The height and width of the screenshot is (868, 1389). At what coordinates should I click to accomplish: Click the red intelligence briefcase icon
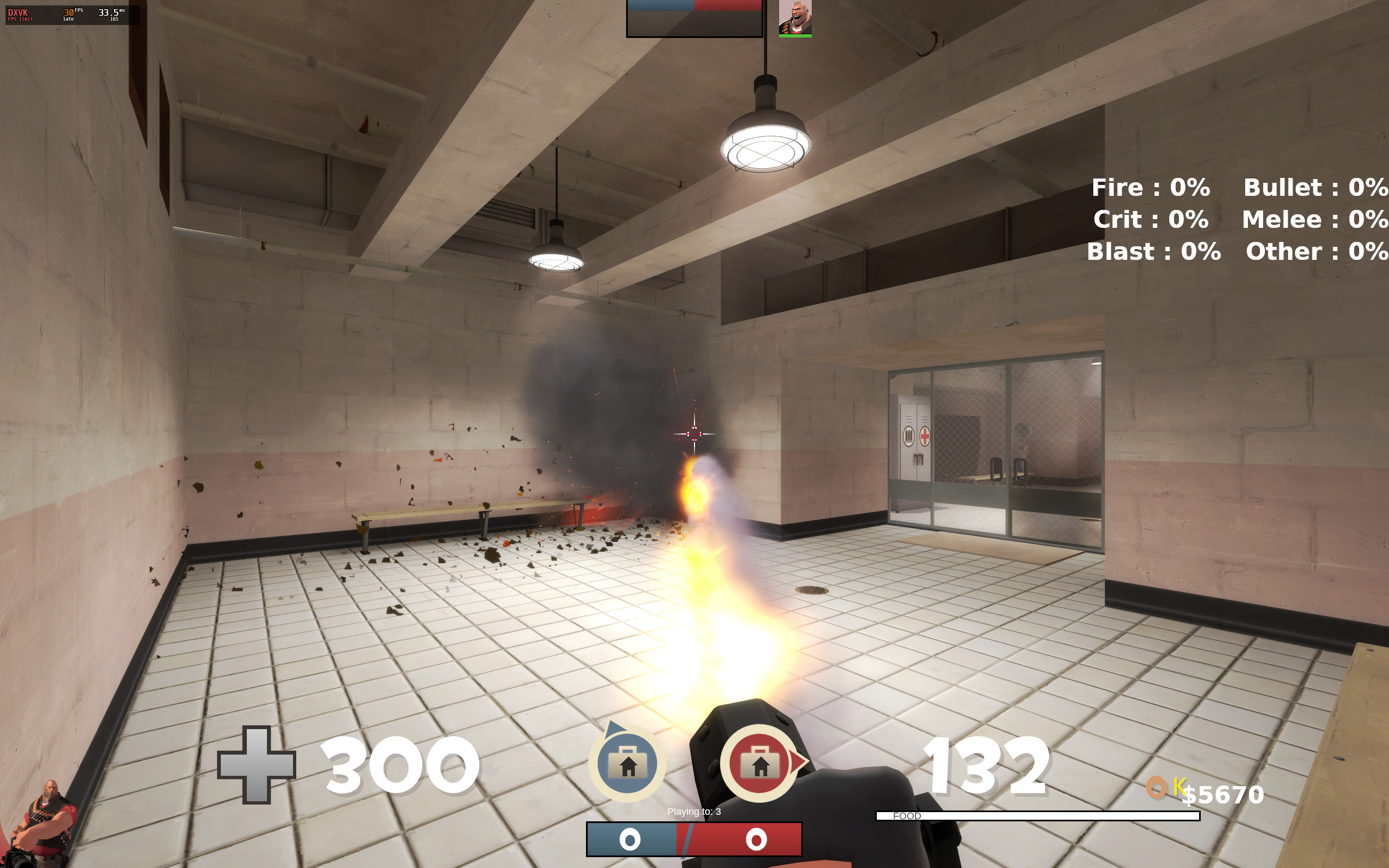point(760,763)
